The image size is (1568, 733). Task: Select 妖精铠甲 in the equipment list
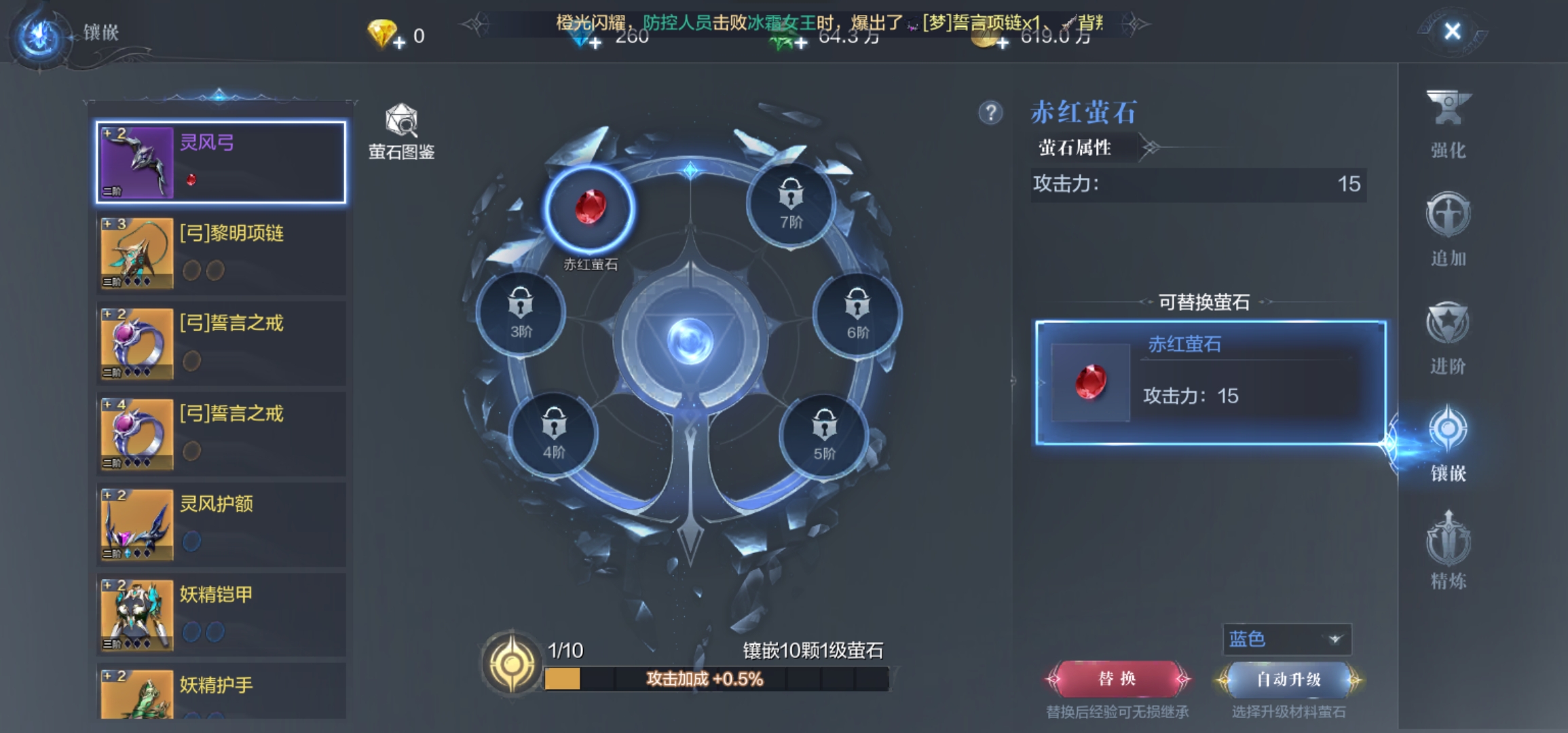point(221,614)
